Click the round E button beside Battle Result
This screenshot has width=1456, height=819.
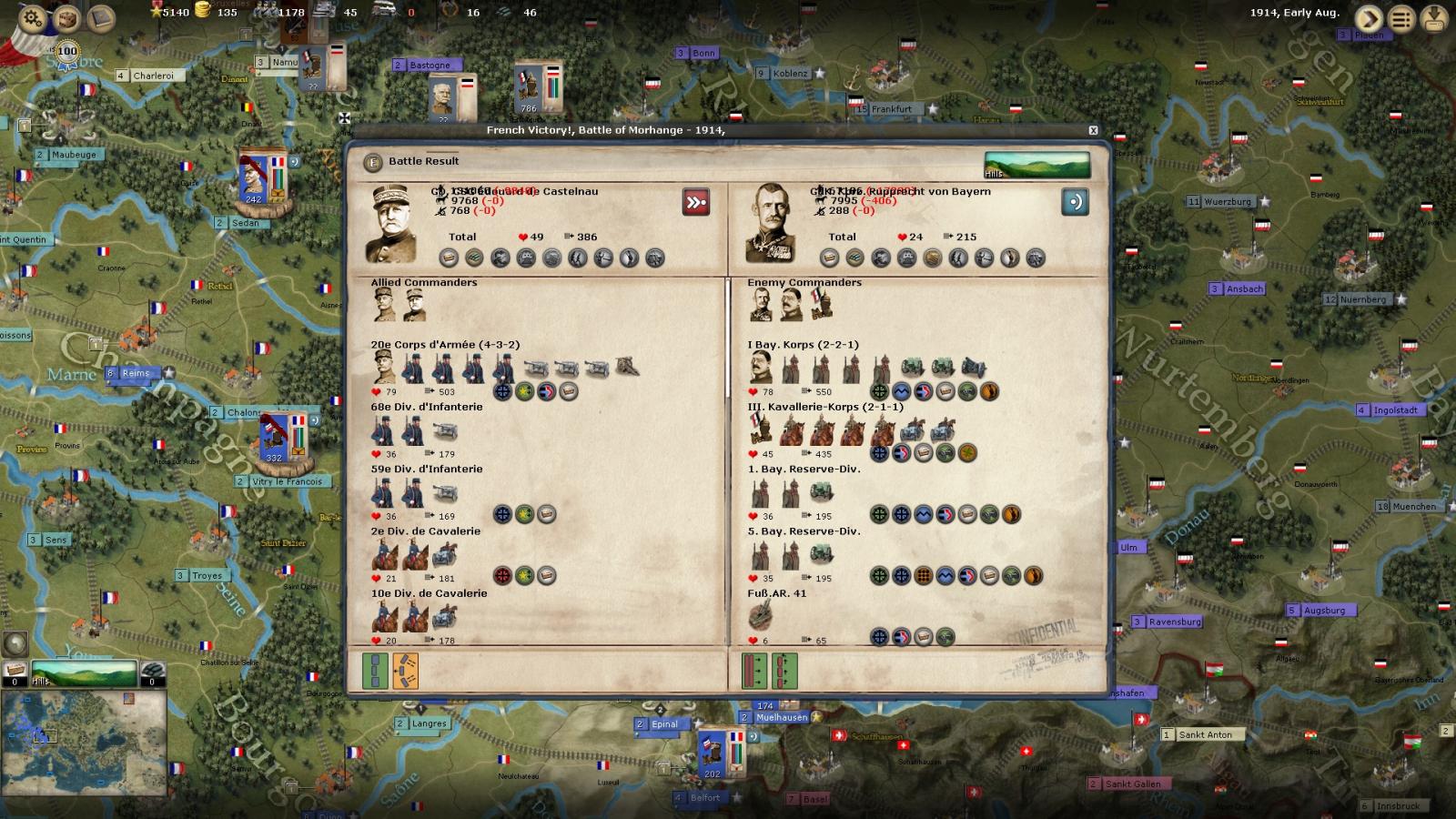point(372,162)
